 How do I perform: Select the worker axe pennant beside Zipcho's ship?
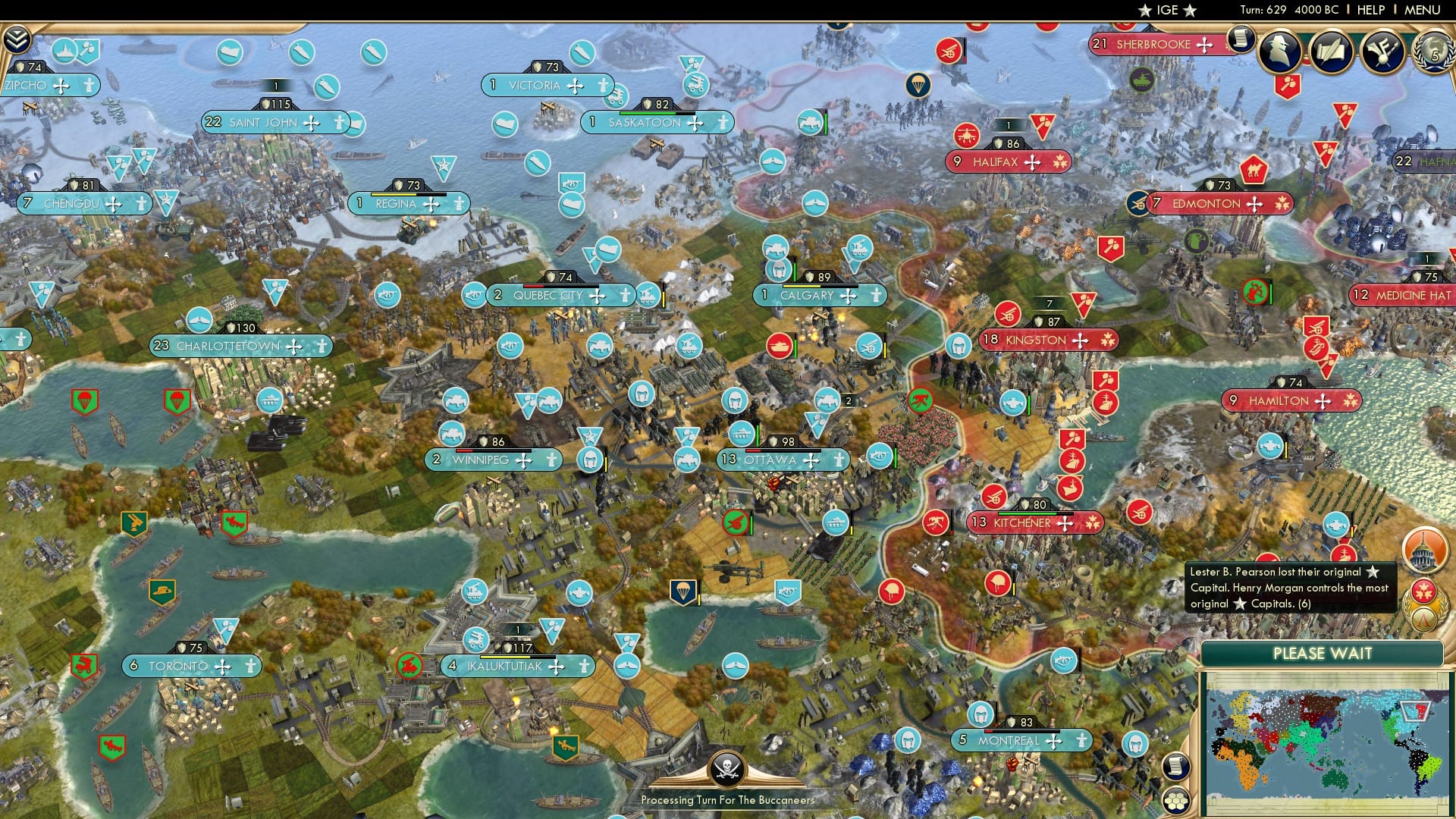click(87, 50)
